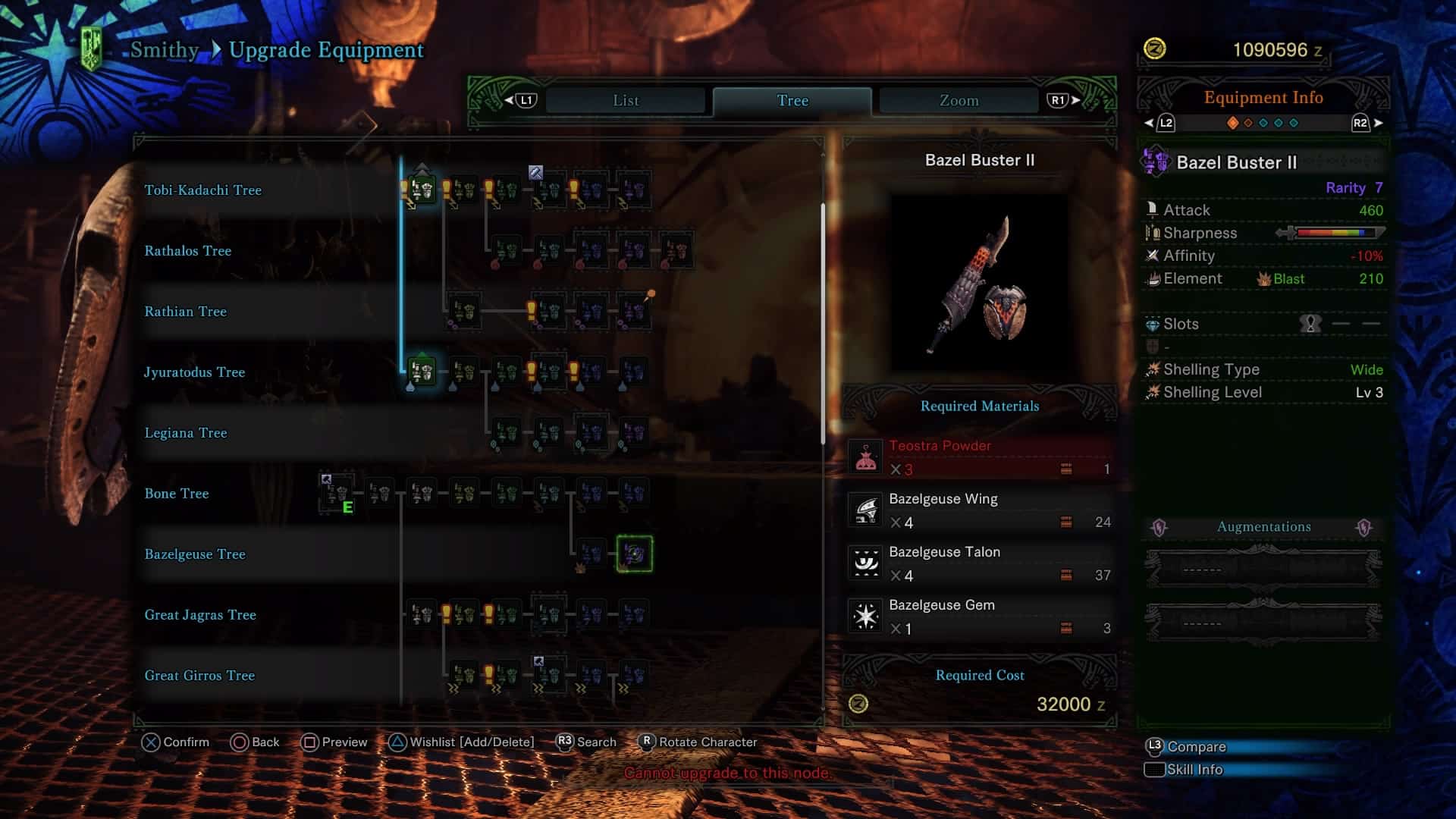This screenshot has width=1456, height=819.
Task: Select the green starting node in Jyuratodus Tree
Action: [420, 372]
